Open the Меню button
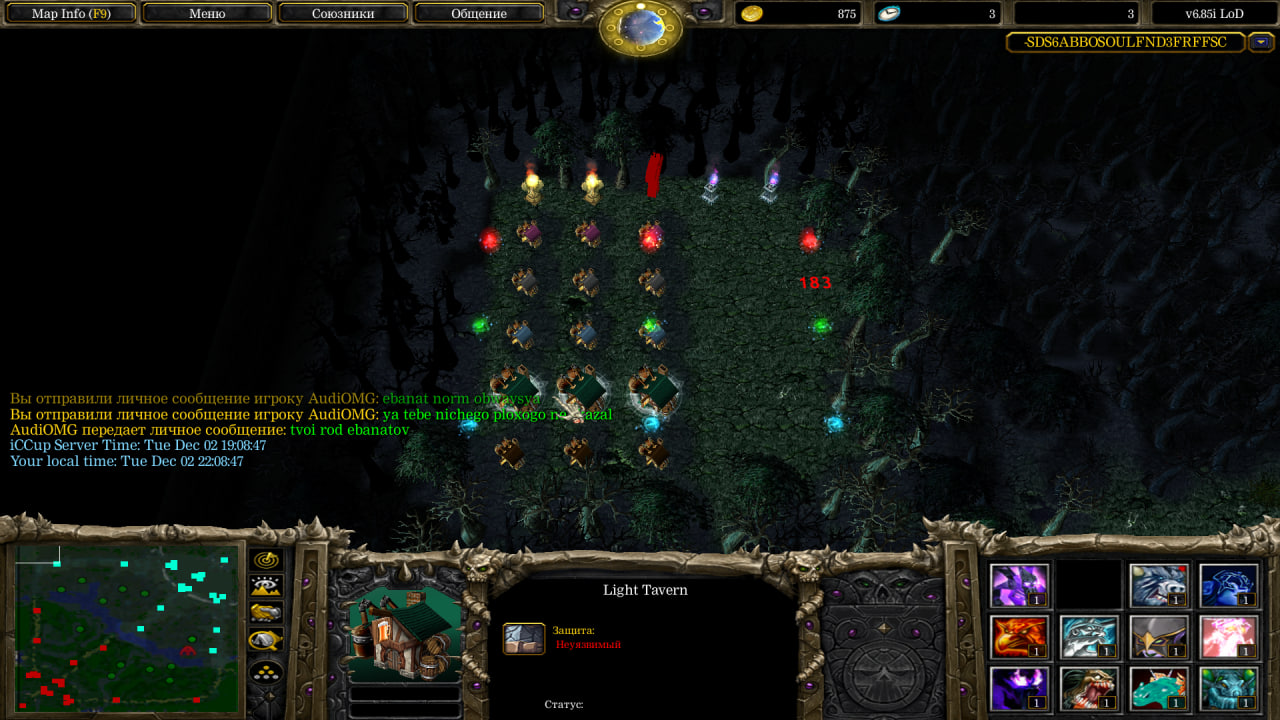The image size is (1280, 720). 207,14
